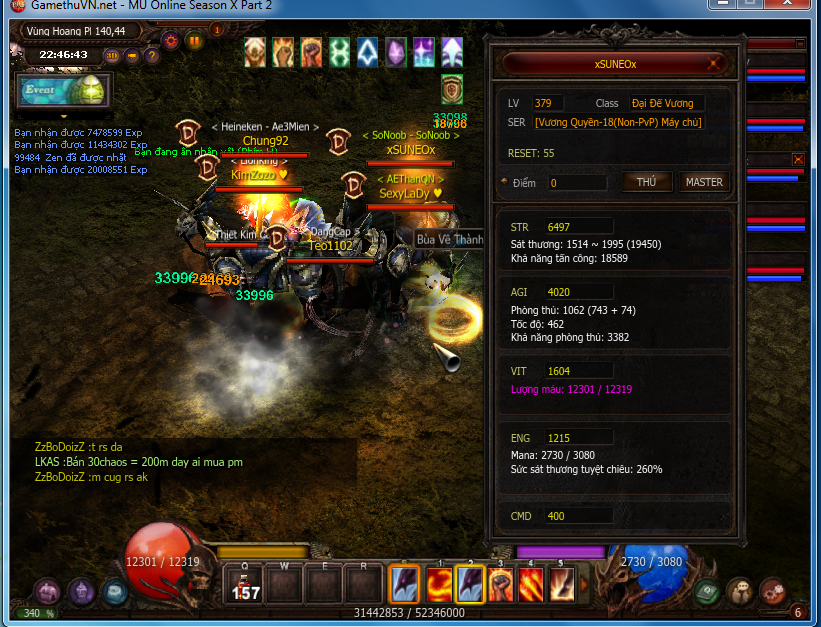Open the MASTER skill tree
This screenshot has width=821, height=627.
703,182
